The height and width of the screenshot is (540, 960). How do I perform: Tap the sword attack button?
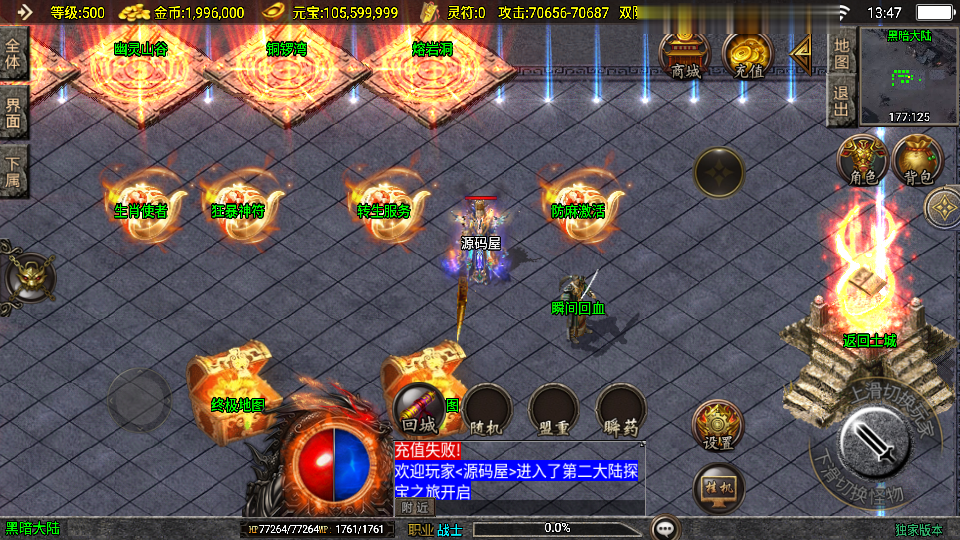[x=874, y=442]
